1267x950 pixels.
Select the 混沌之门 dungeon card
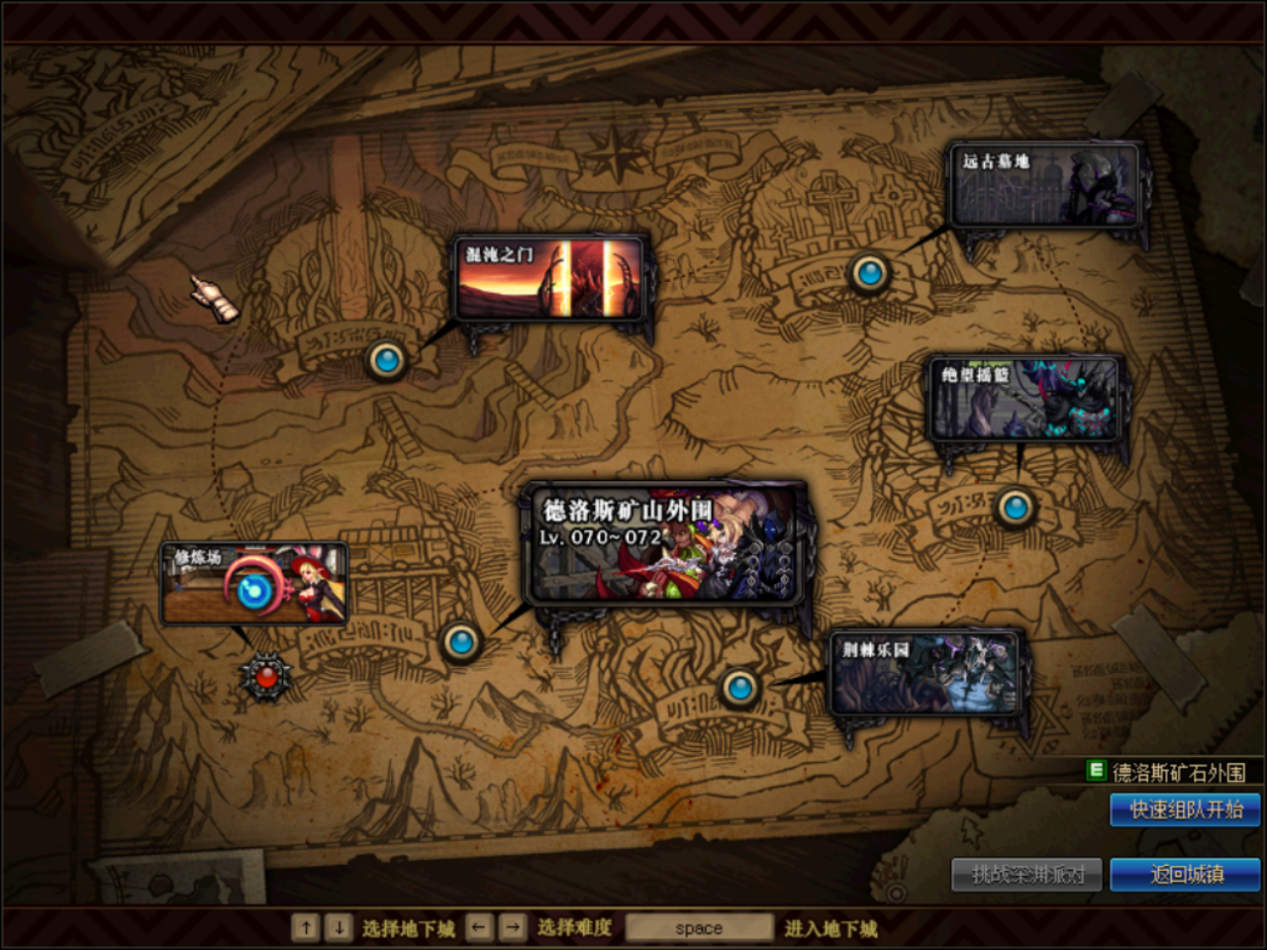coord(552,280)
